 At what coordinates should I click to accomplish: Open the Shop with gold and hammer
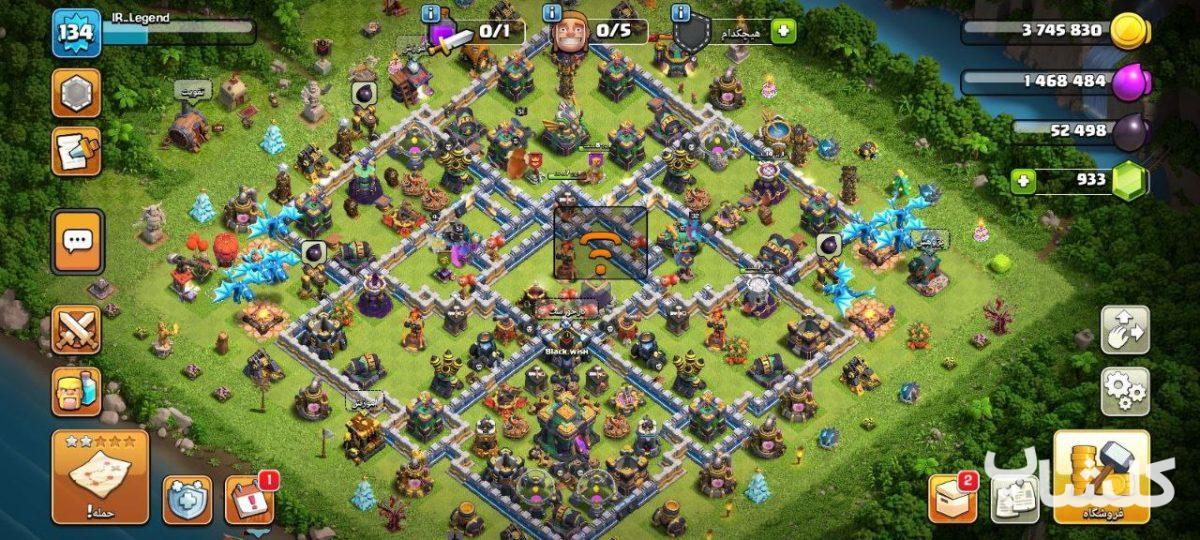(x=1101, y=477)
